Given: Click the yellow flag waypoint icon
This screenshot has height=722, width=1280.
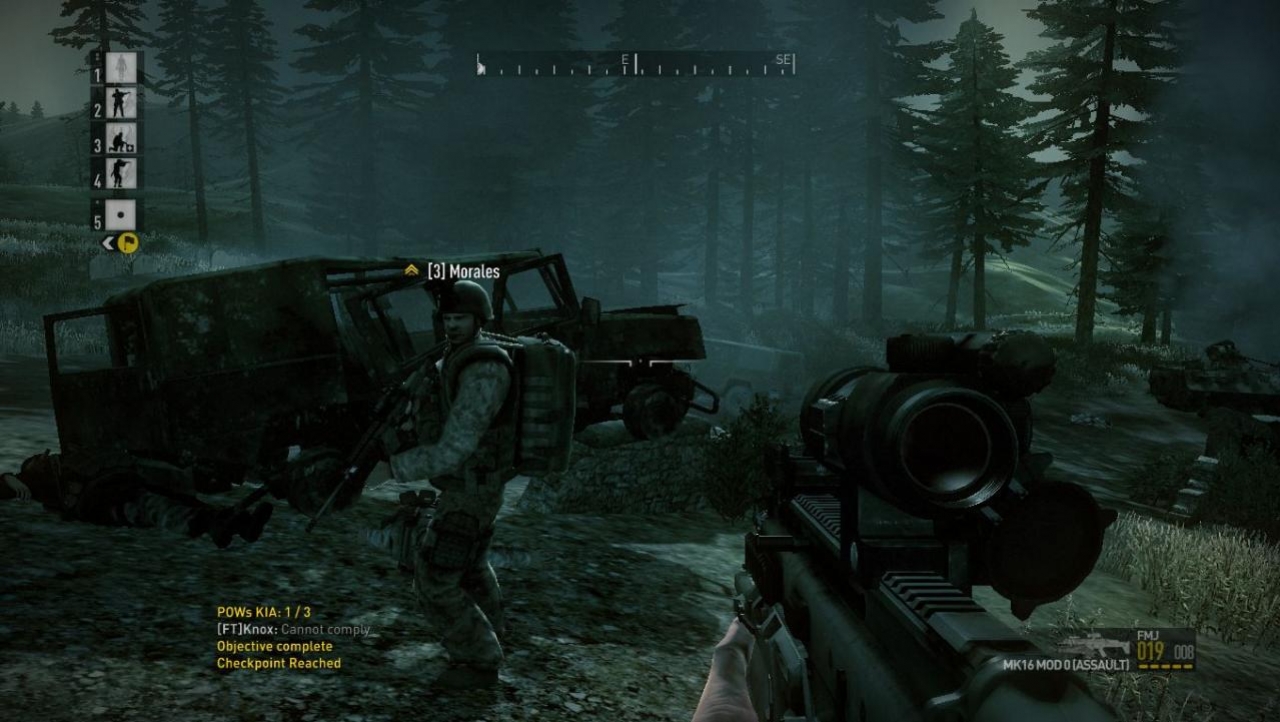Looking at the screenshot, I should click(x=128, y=242).
